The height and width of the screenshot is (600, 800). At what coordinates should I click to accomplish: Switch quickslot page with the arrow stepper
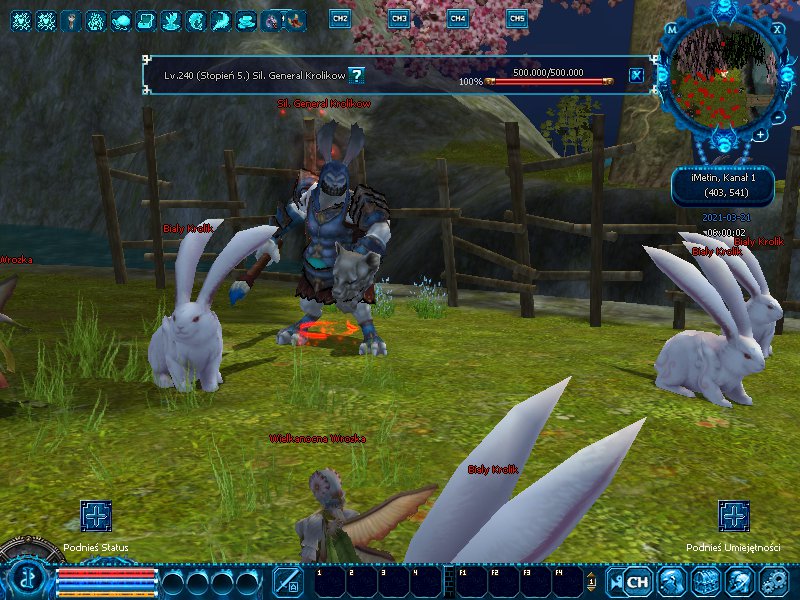[591, 581]
